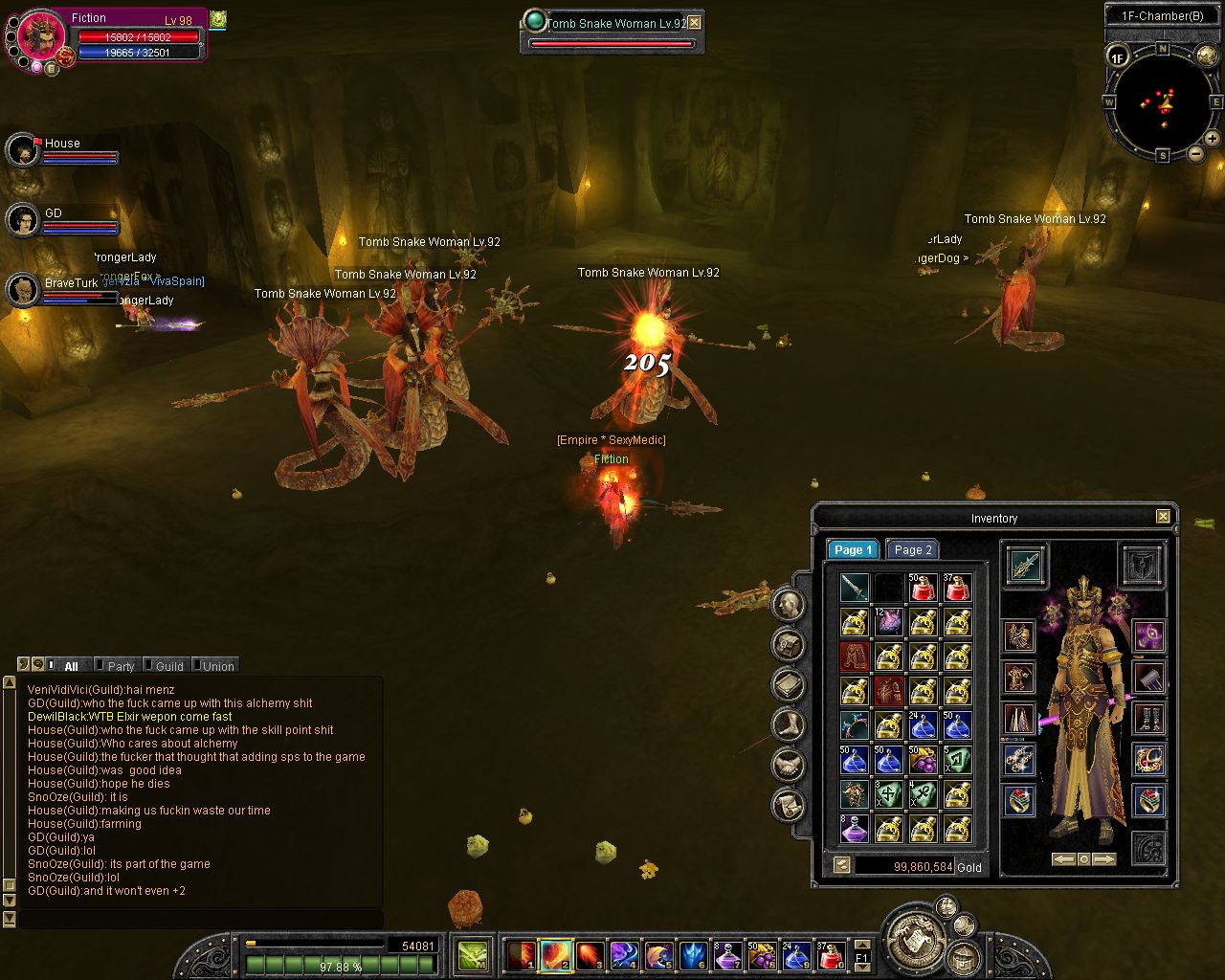1225x980 pixels.
Task: Pick the sword item in the inventory grid
Action: (x=854, y=587)
